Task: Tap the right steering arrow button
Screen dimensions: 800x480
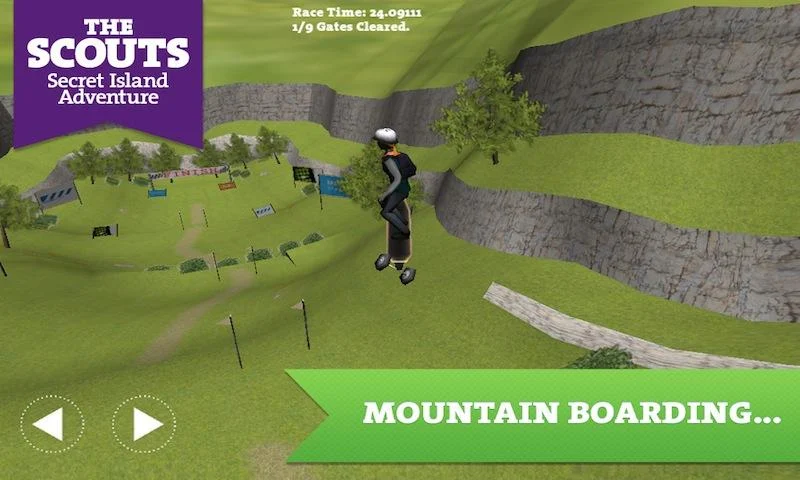Action: pyautogui.click(x=143, y=424)
